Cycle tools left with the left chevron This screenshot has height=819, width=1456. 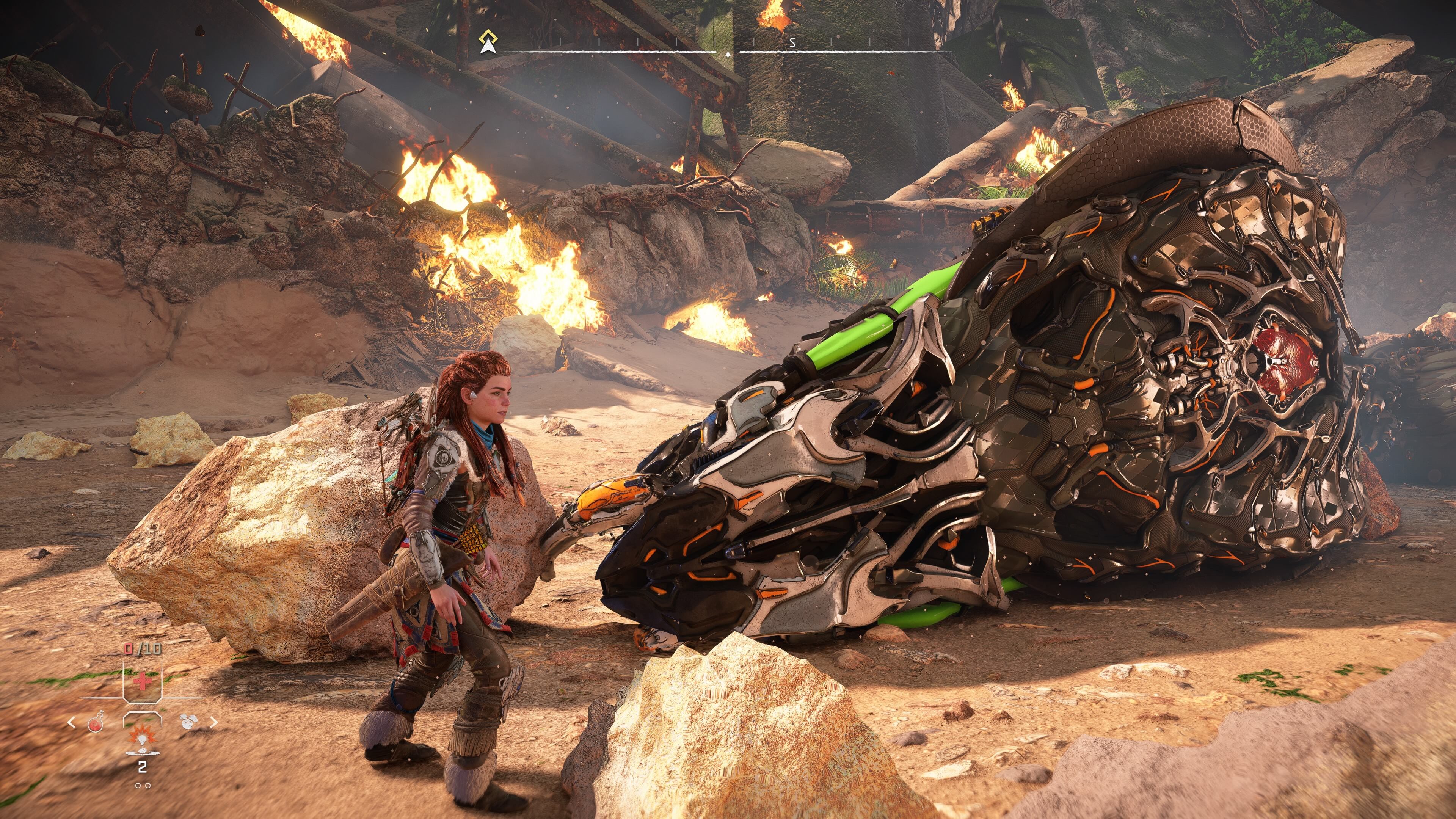coord(71,722)
